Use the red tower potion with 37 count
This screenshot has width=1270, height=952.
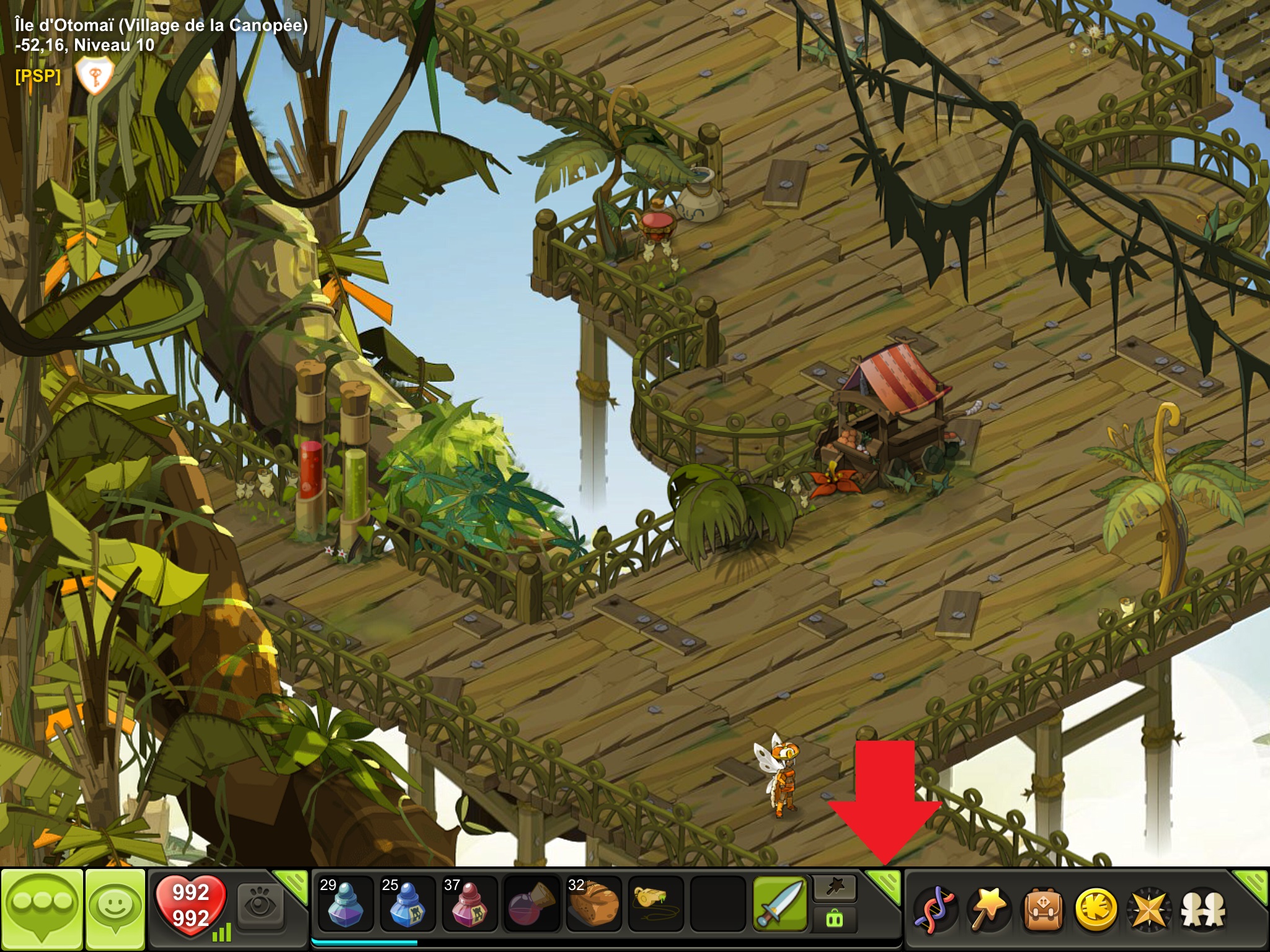point(469,905)
